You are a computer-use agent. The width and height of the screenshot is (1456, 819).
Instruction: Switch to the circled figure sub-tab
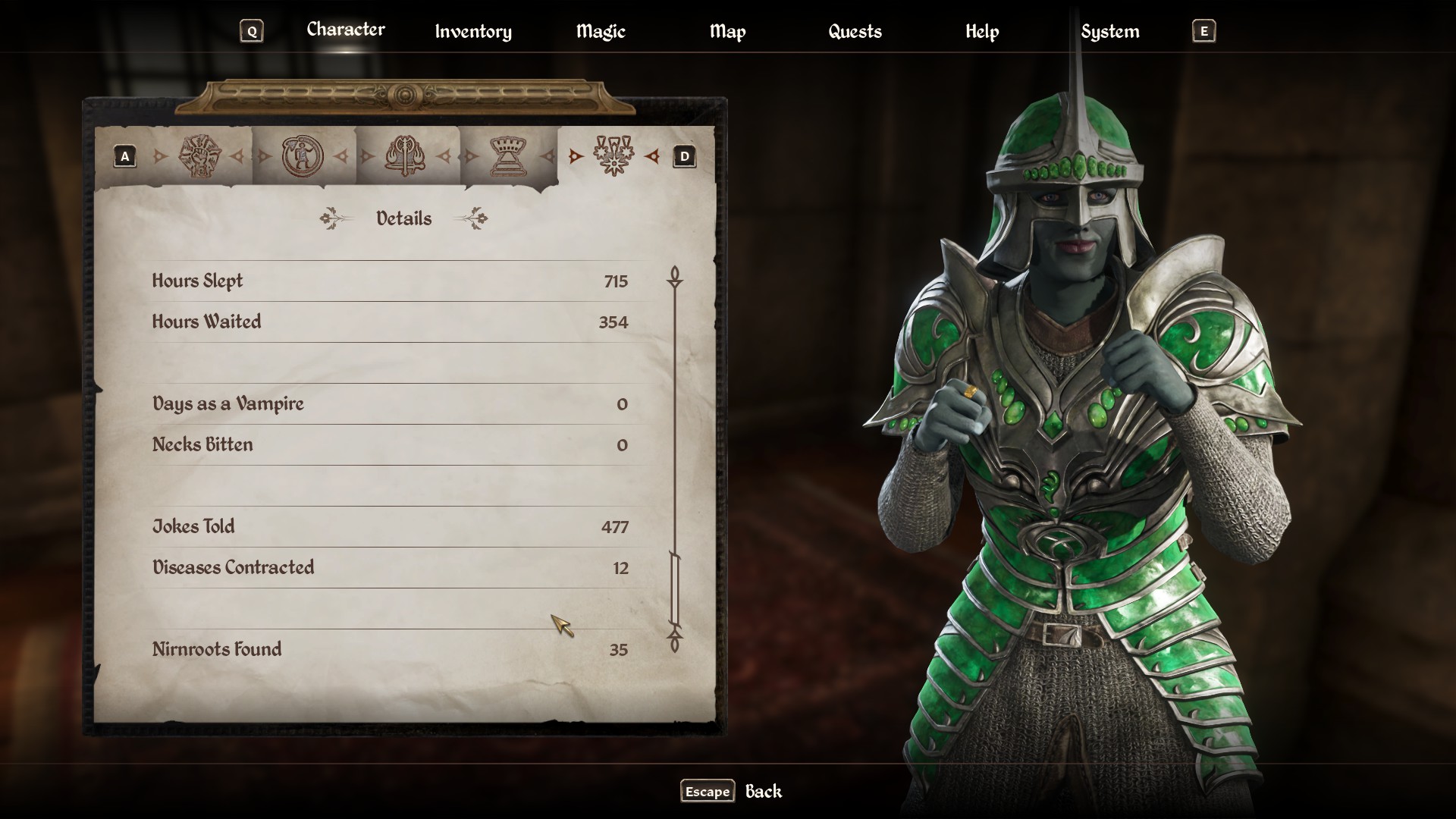pyautogui.click(x=303, y=156)
